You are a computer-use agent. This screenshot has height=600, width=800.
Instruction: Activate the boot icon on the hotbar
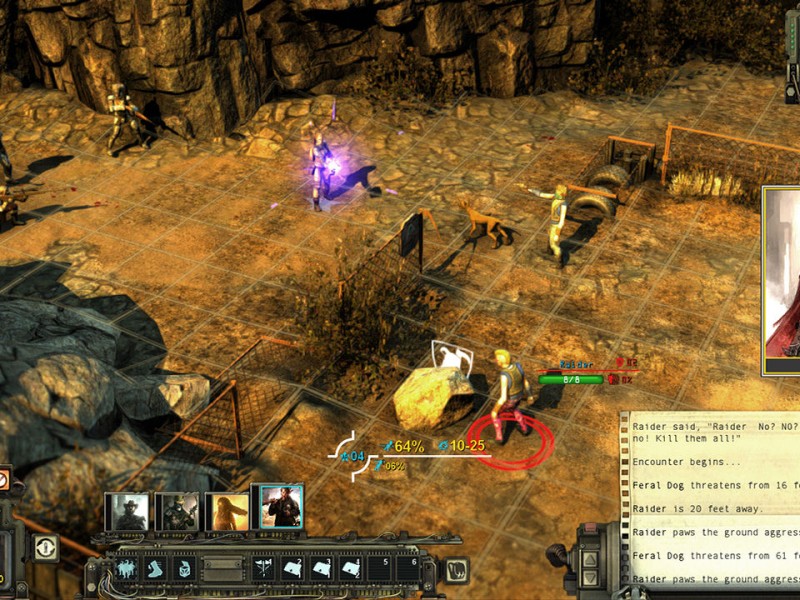(x=157, y=569)
